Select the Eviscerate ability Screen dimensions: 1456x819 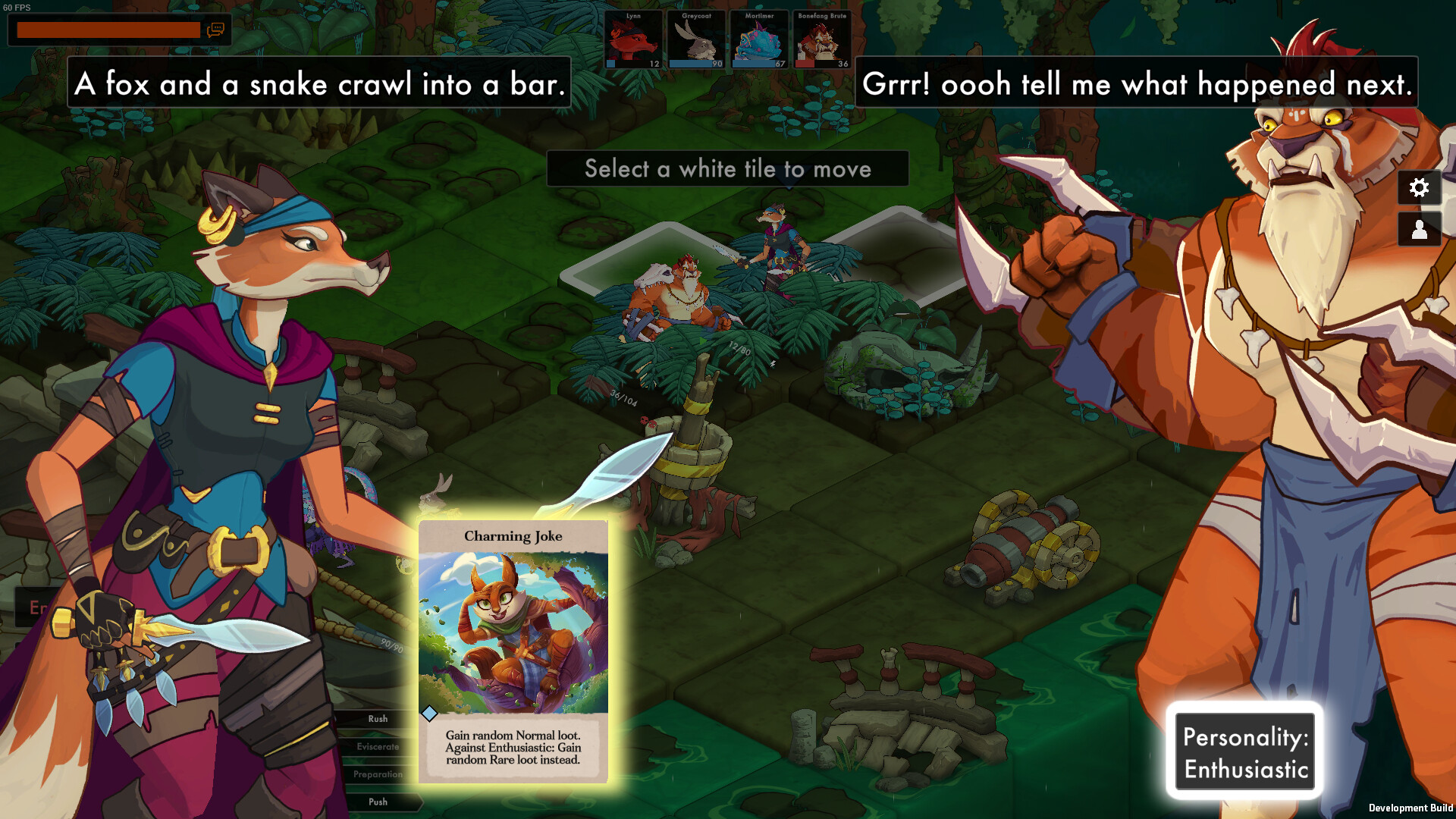[x=377, y=746]
